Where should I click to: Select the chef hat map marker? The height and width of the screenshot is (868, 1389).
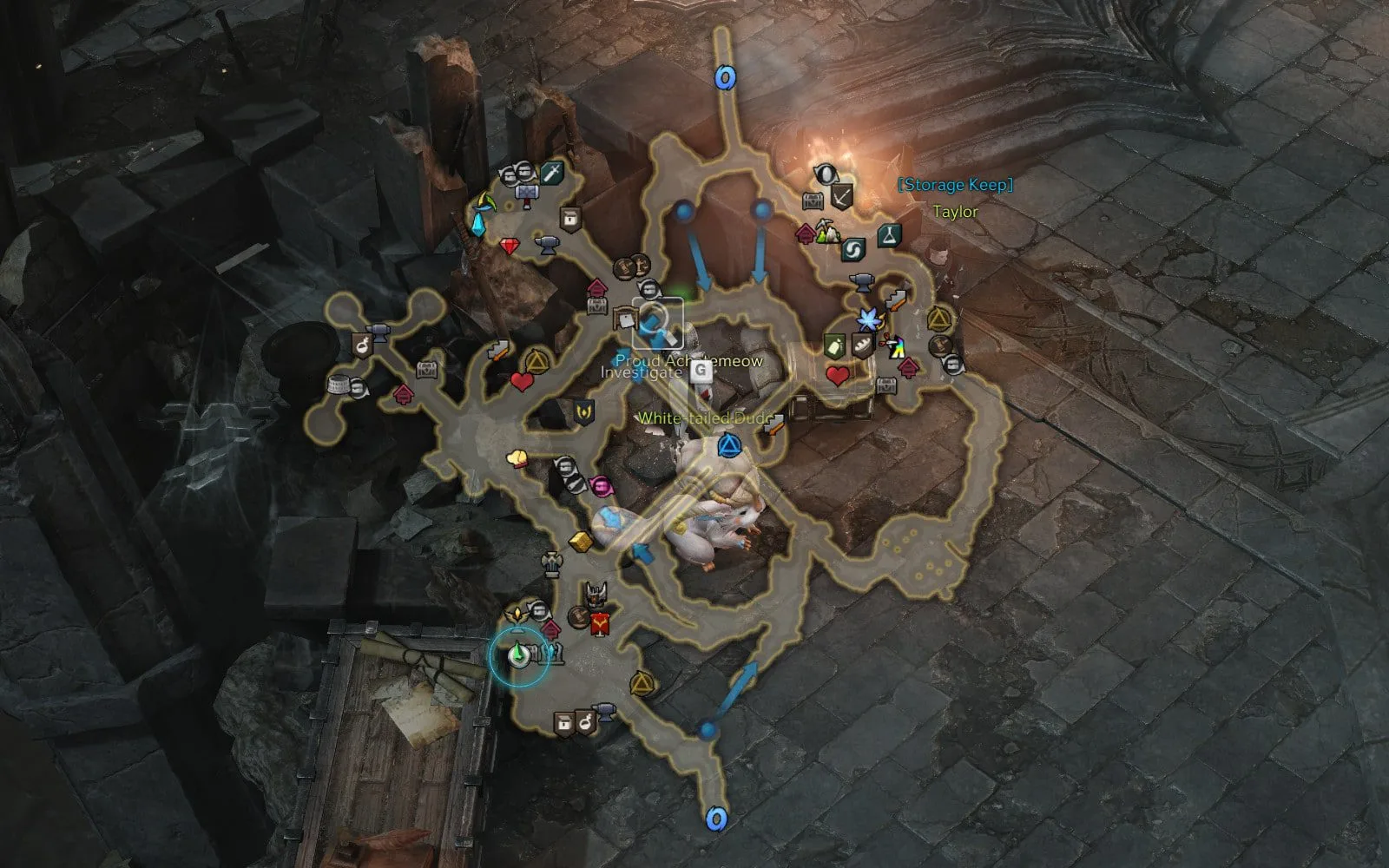click(x=517, y=457)
